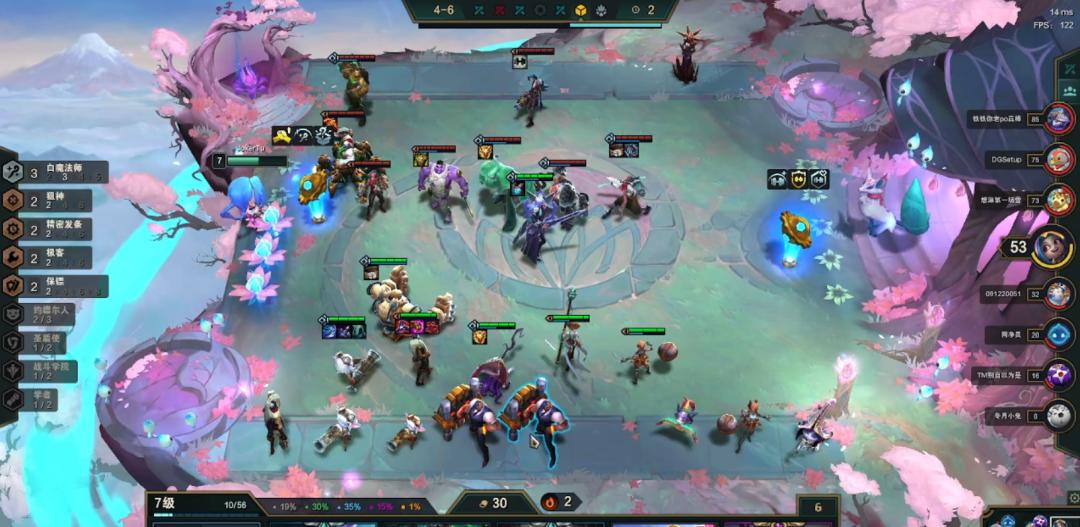View player DGSetup's board
The image size is (1080, 527).
coord(1059,158)
